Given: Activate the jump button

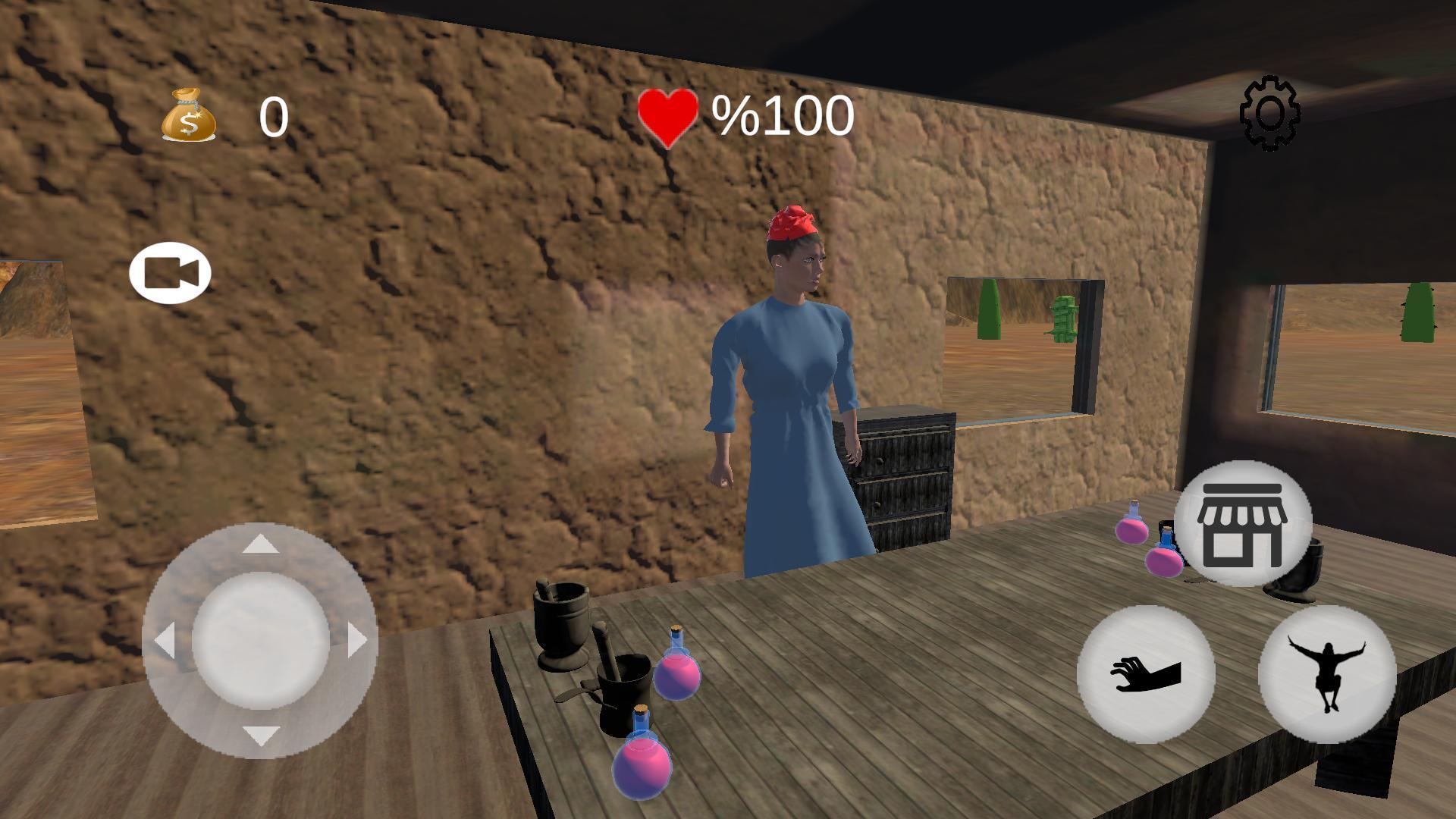Looking at the screenshot, I should (1327, 673).
